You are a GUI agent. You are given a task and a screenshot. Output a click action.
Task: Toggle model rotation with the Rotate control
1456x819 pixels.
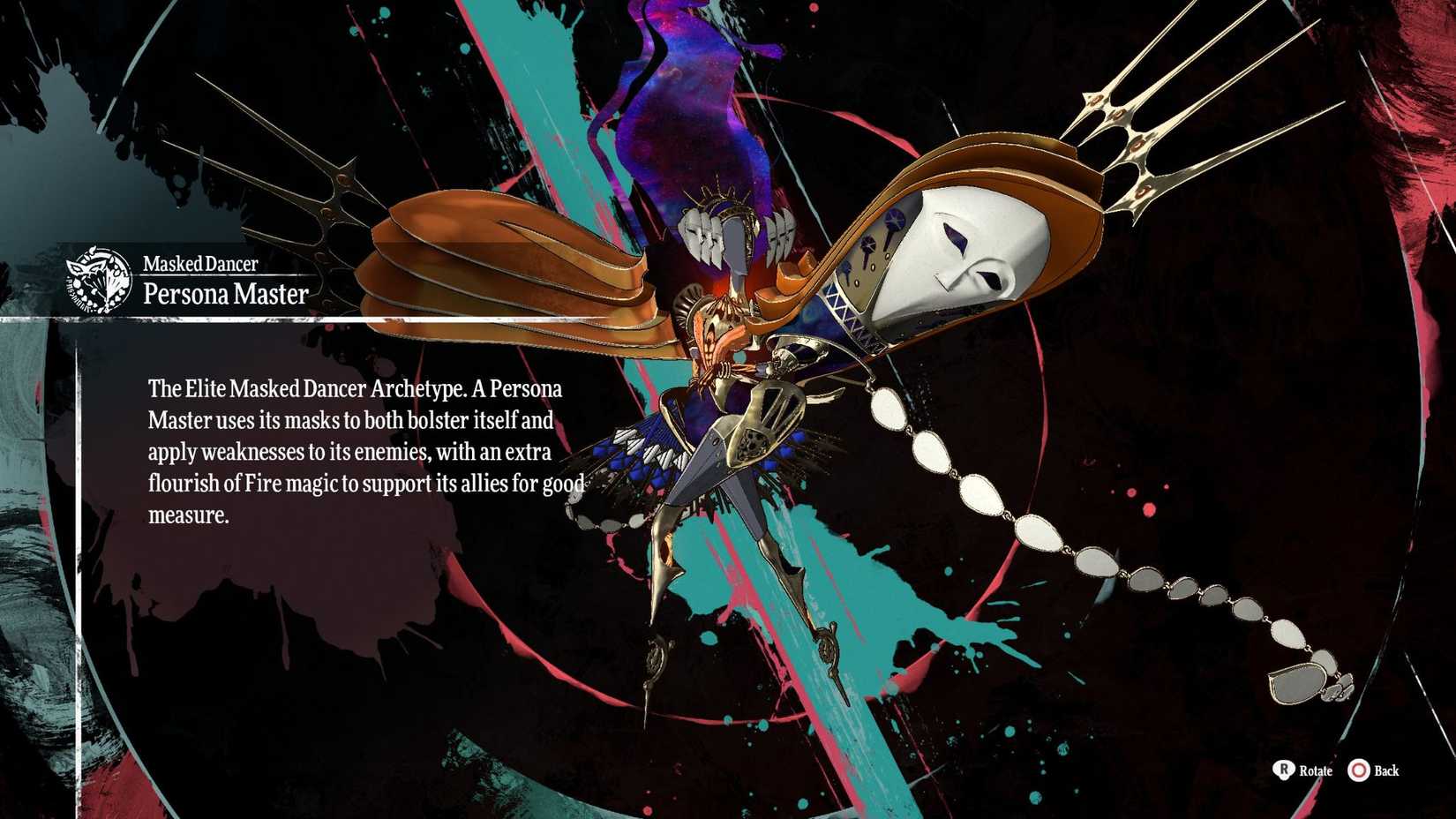point(1306,770)
